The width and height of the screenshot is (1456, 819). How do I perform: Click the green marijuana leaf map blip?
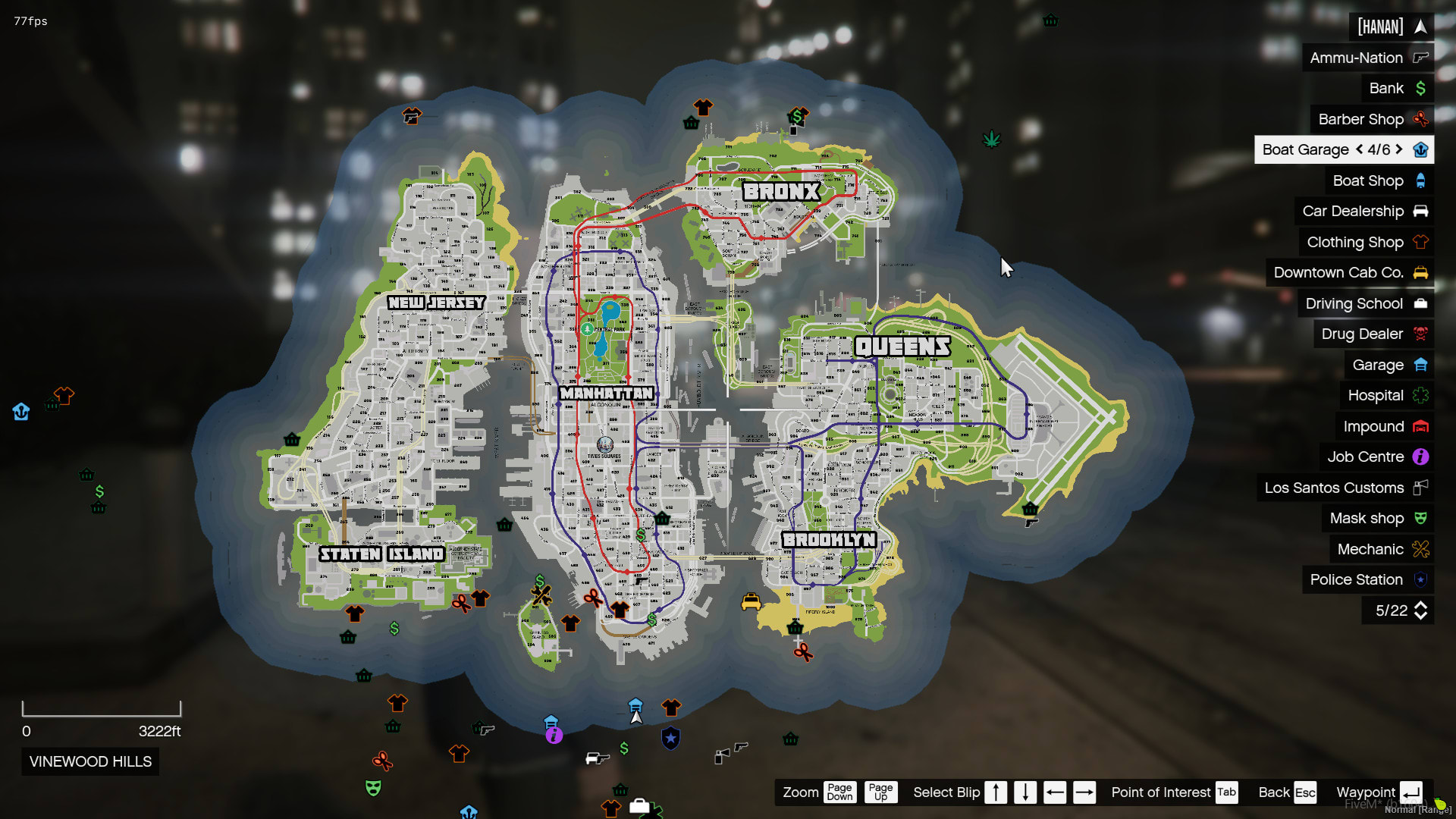pyautogui.click(x=991, y=139)
